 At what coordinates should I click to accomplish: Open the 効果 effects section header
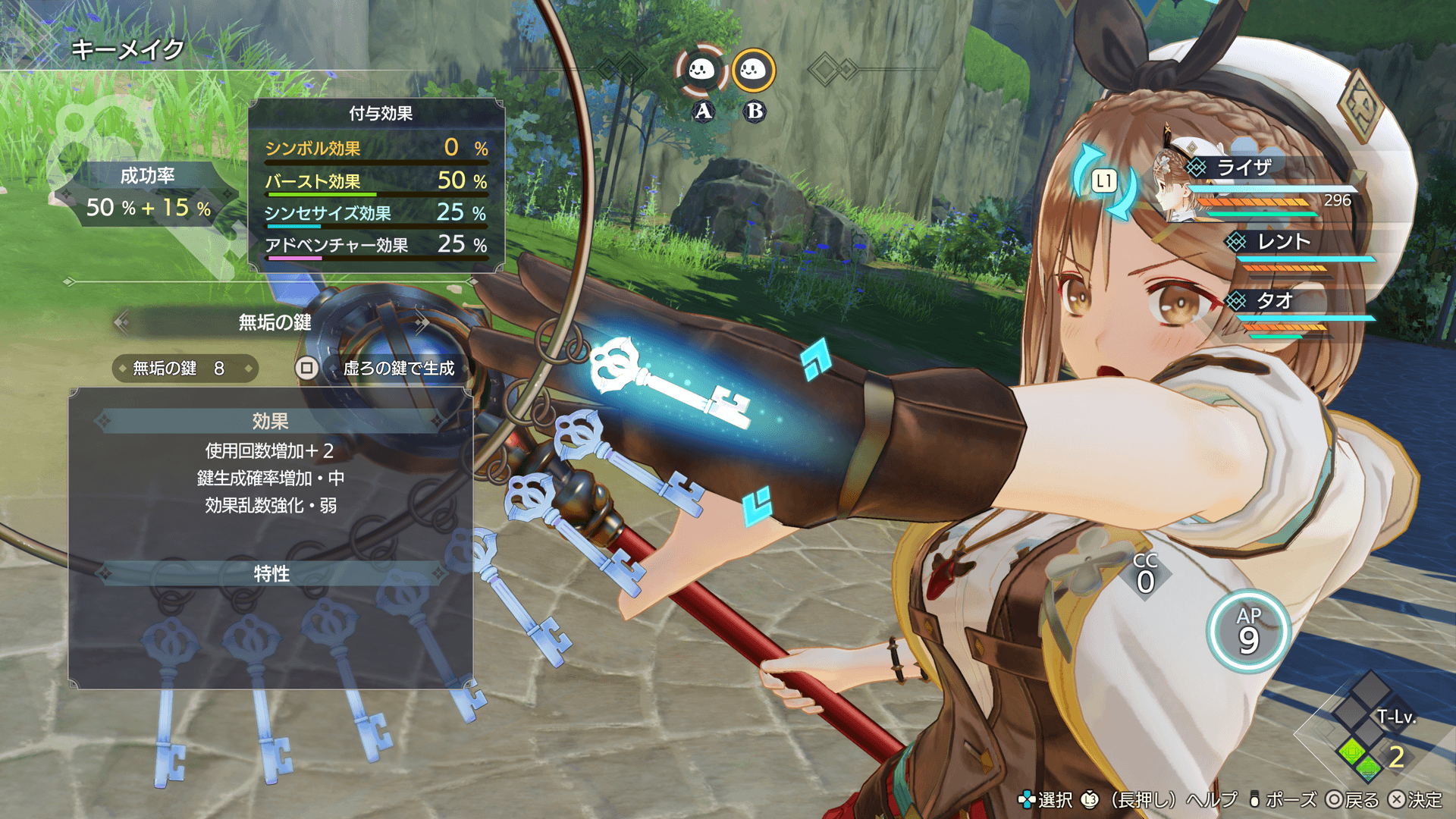pyautogui.click(x=270, y=422)
